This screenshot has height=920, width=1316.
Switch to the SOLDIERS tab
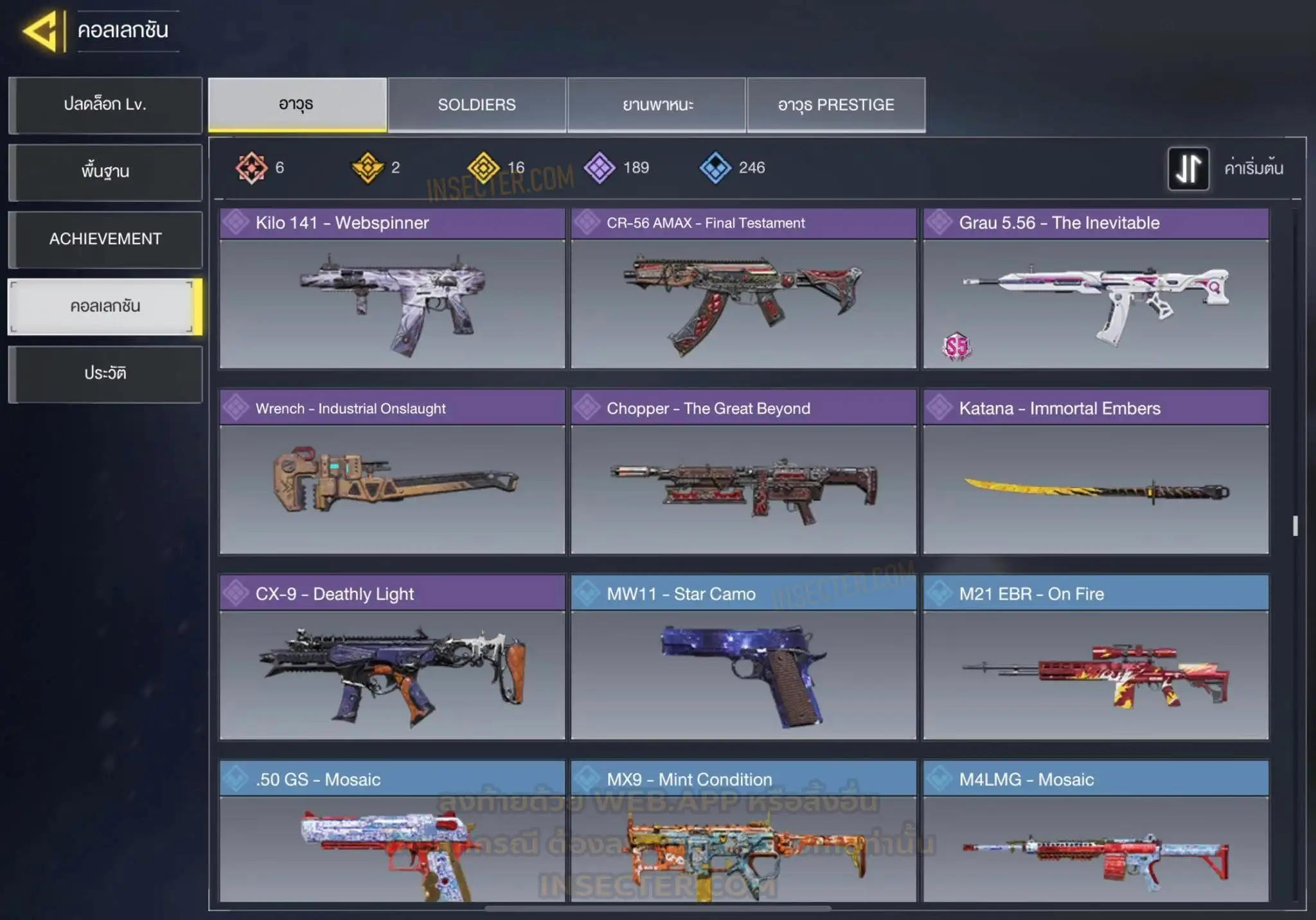[x=477, y=105]
